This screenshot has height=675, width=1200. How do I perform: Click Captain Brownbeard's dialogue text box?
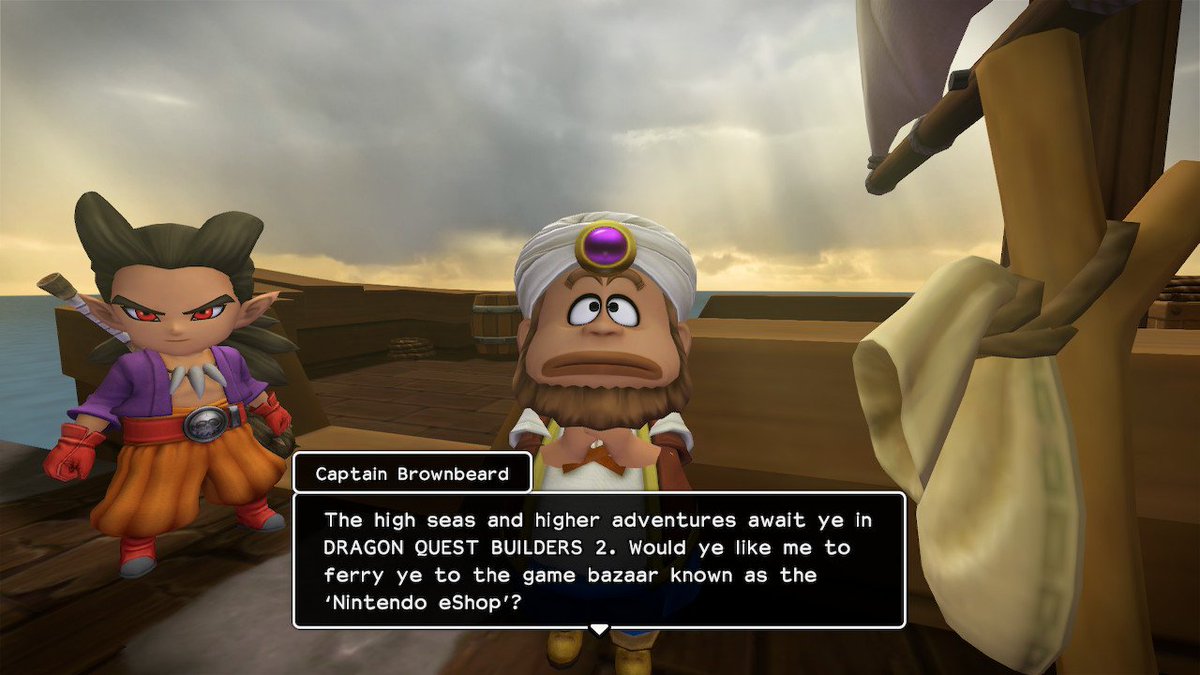click(599, 560)
